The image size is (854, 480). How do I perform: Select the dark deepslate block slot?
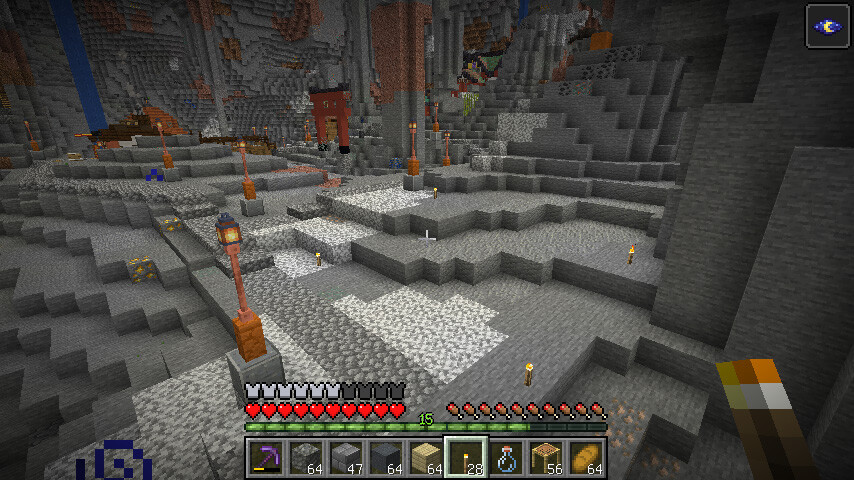click(x=385, y=458)
